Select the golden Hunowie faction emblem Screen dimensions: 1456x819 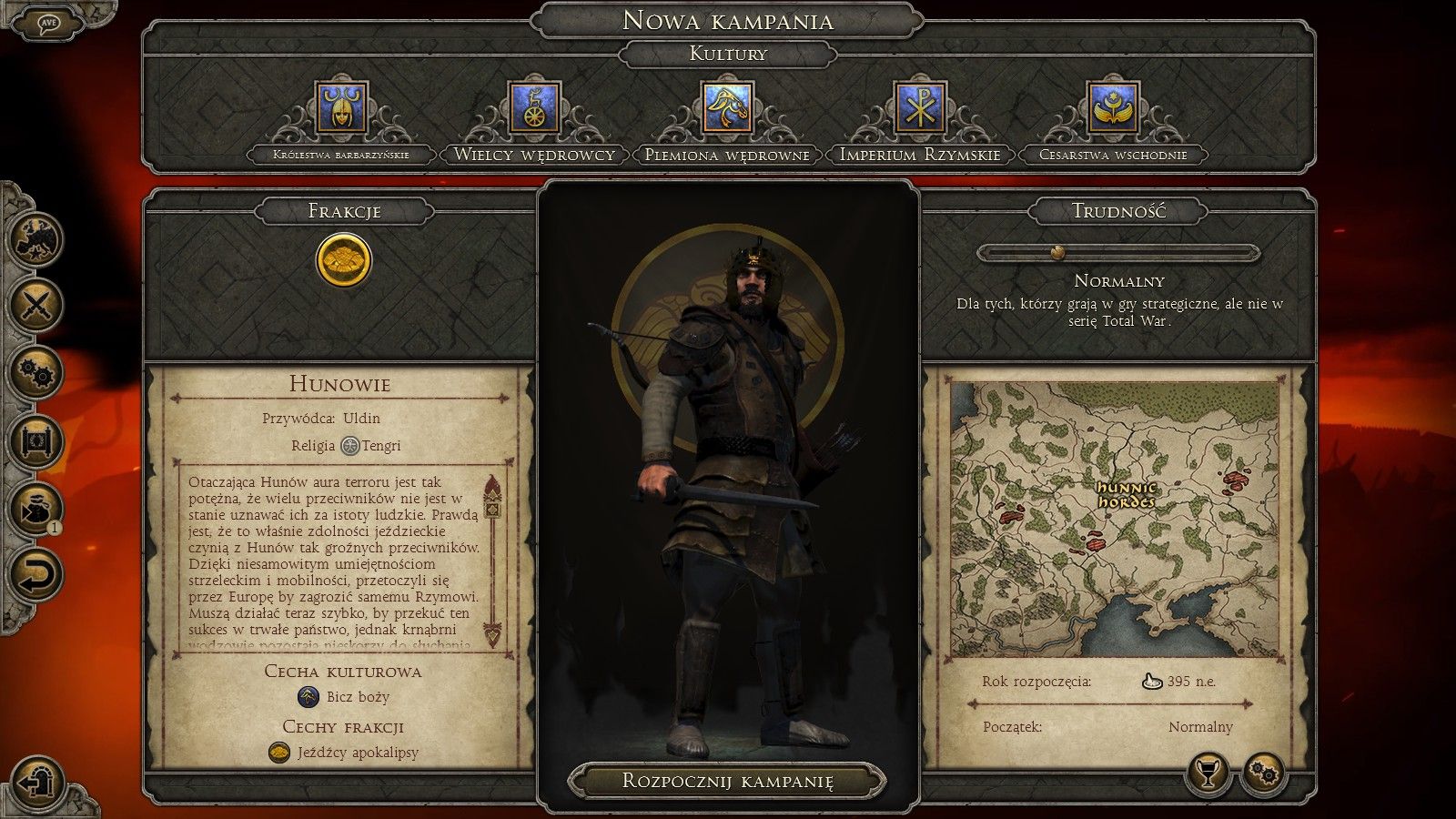[344, 259]
